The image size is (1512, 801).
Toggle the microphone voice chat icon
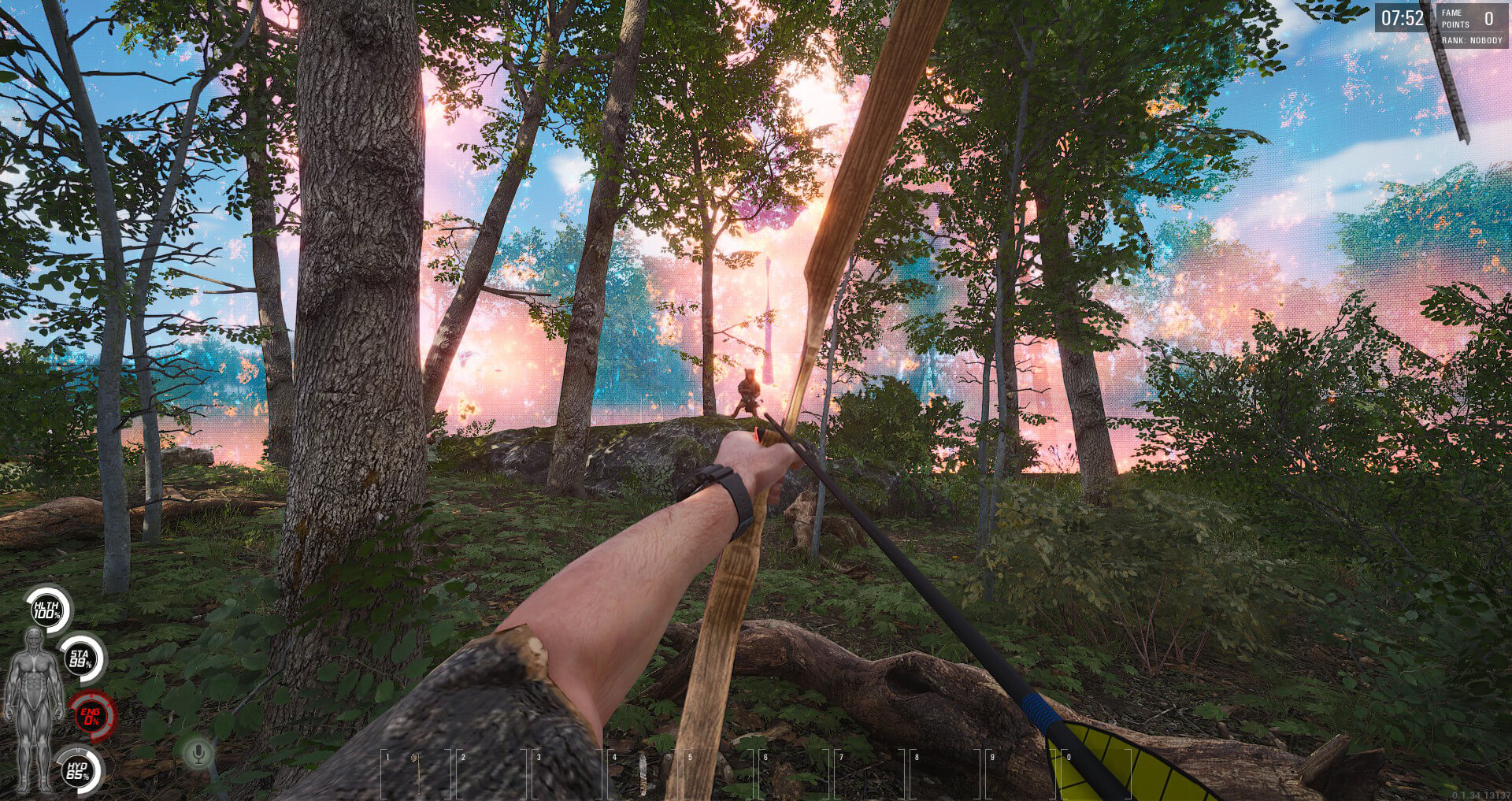pyautogui.click(x=198, y=754)
